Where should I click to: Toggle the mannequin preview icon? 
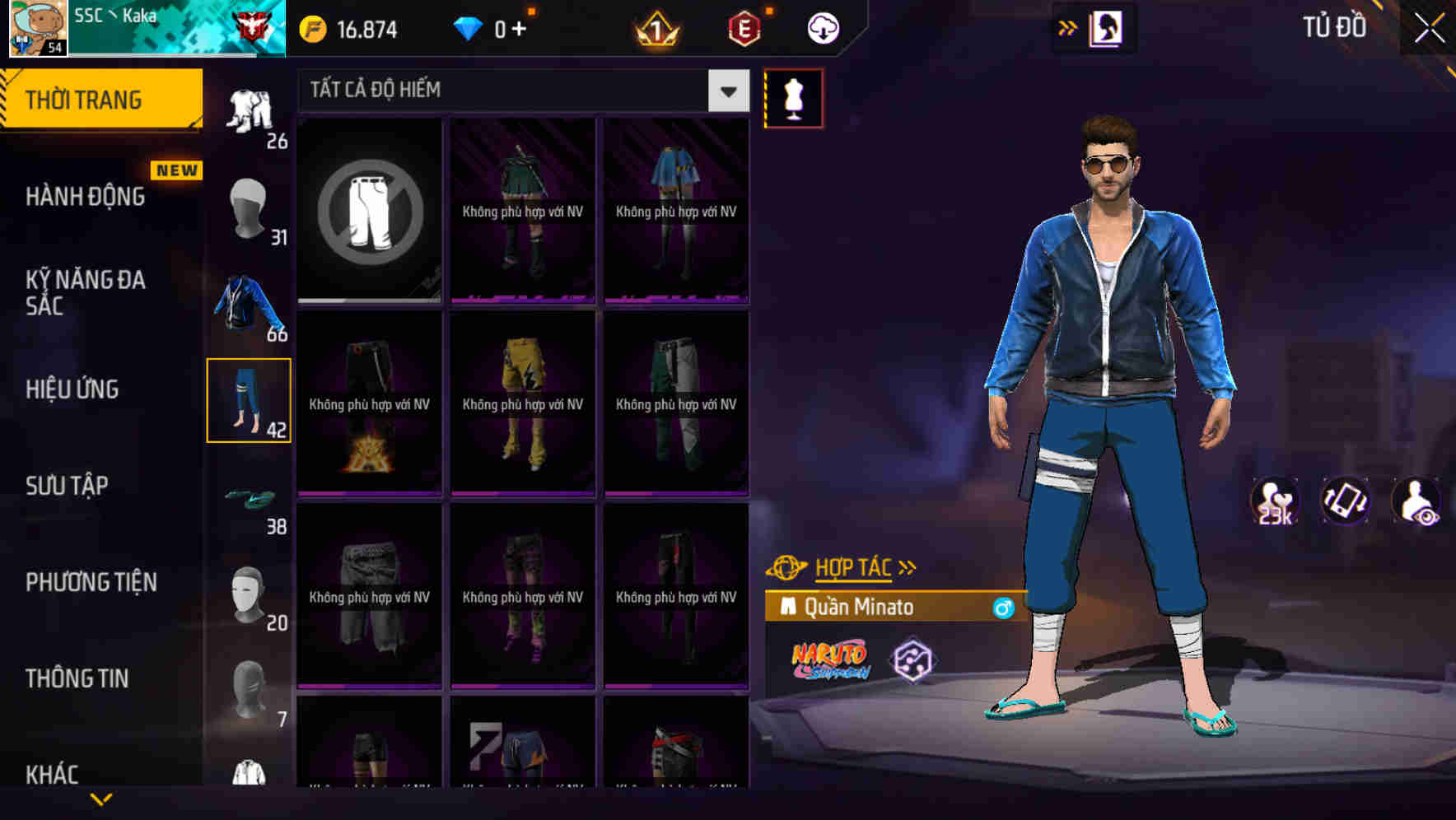[x=793, y=98]
